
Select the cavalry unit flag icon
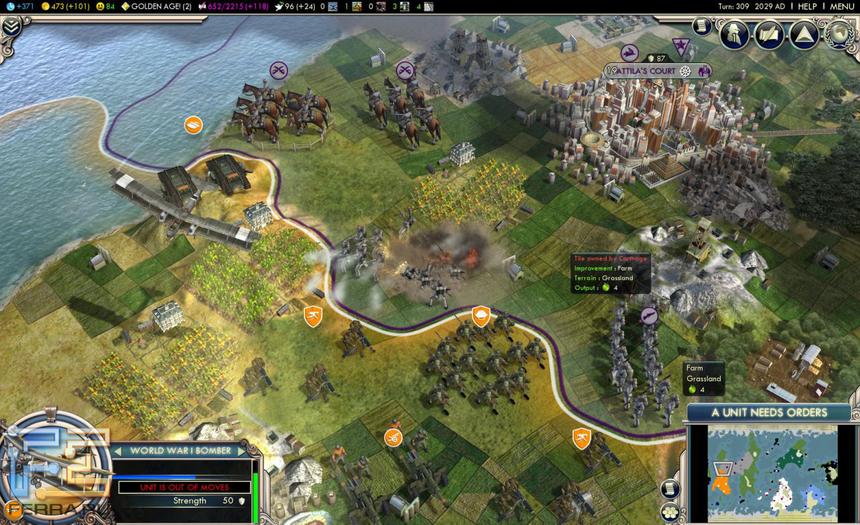(x=279, y=70)
